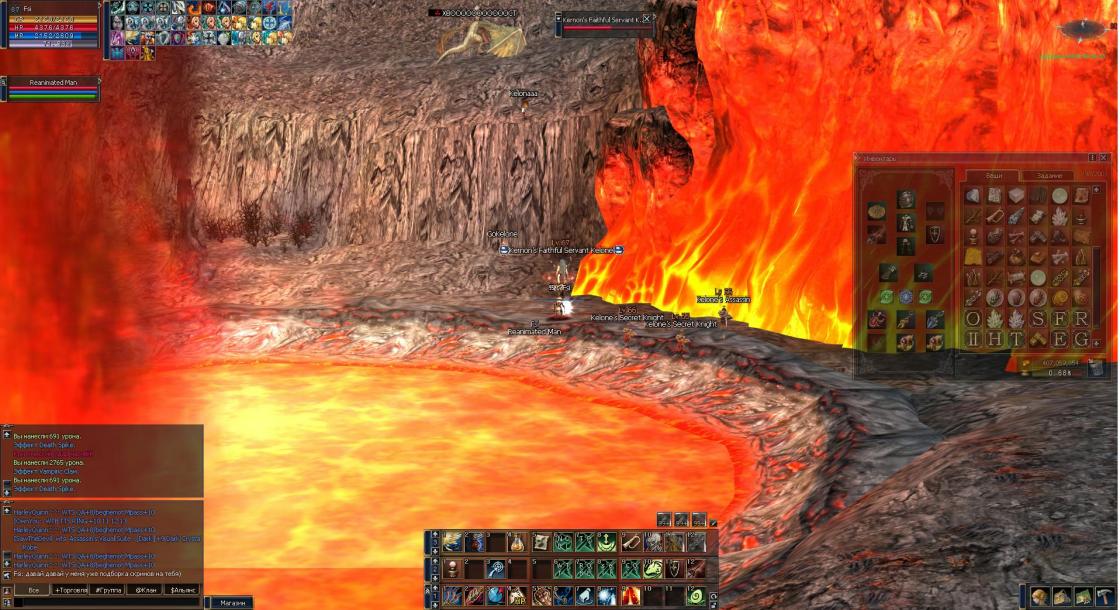Open the $Альянс alliance chat tab
1120x610 pixels.
click(x=183, y=590)
